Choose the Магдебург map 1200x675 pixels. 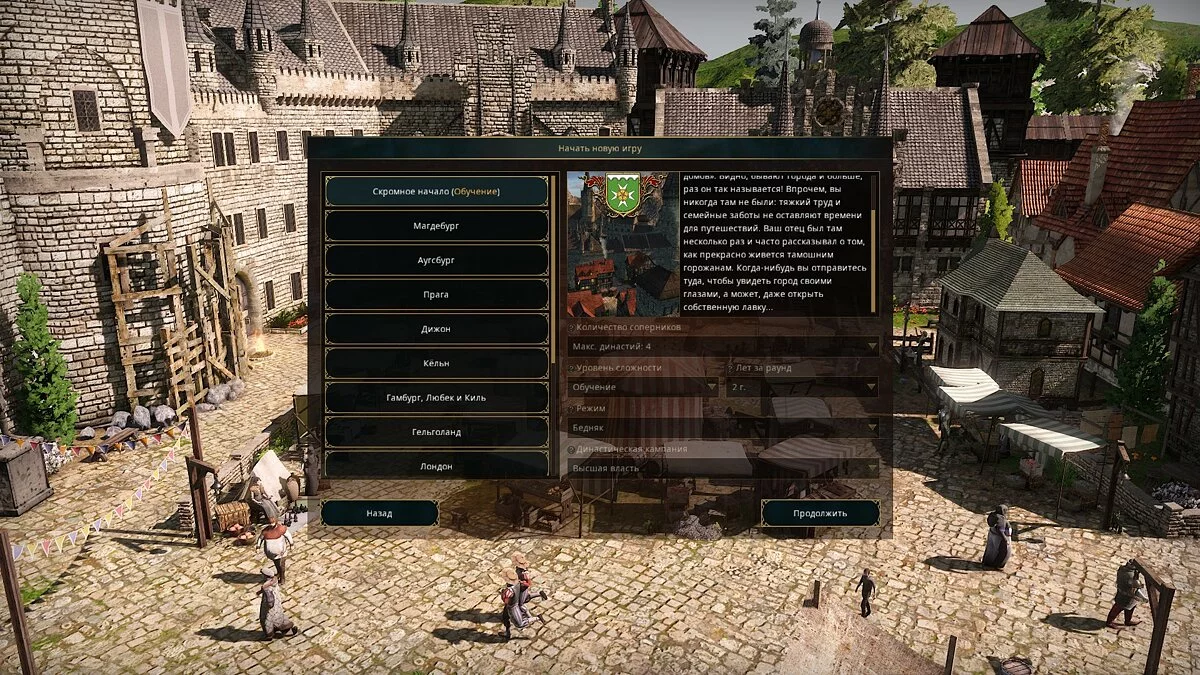(x=436, y=226)
